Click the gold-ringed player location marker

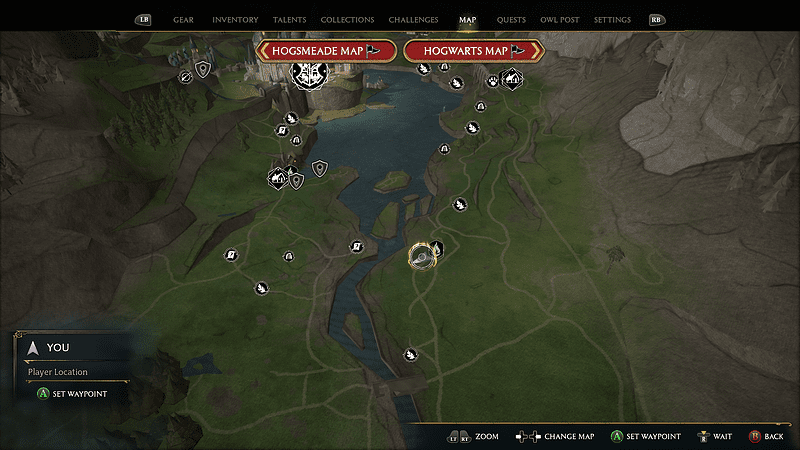[422, 257]
